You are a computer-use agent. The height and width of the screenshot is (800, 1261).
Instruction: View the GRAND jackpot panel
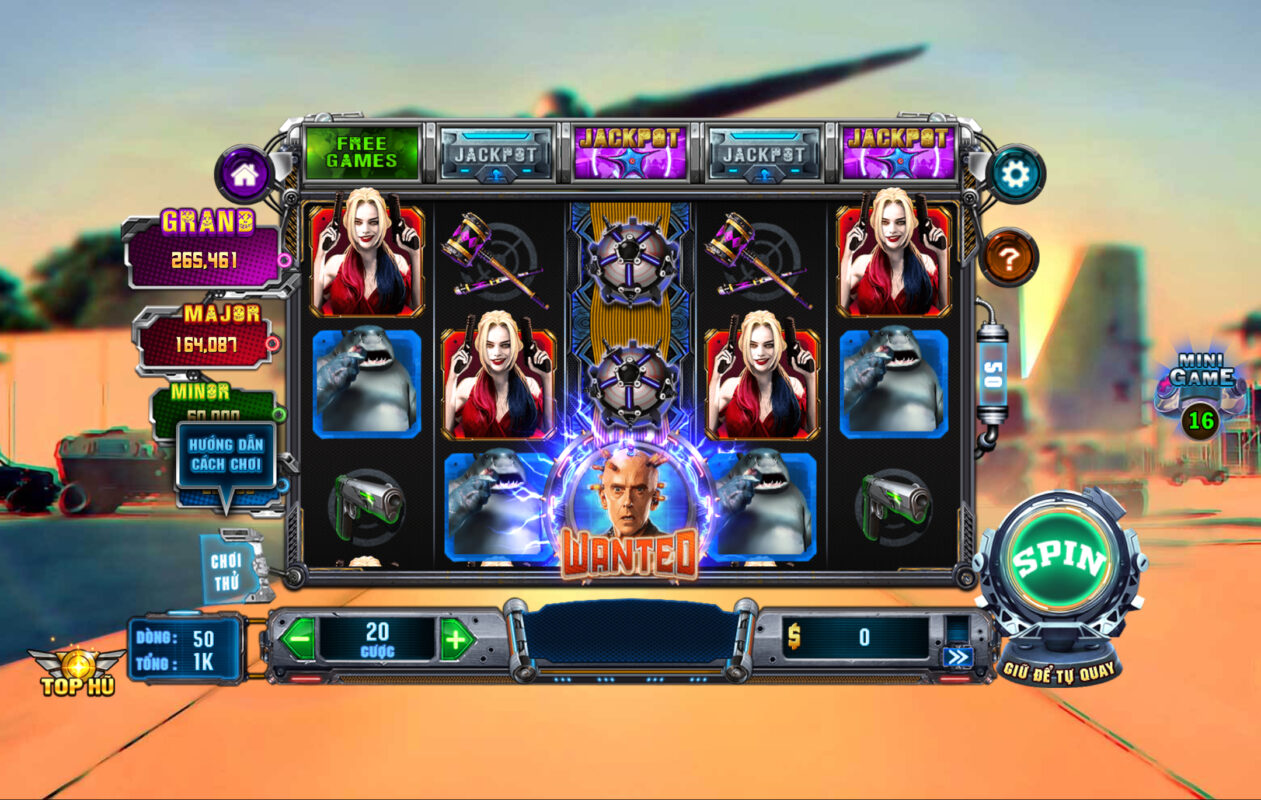coord(207,250)
